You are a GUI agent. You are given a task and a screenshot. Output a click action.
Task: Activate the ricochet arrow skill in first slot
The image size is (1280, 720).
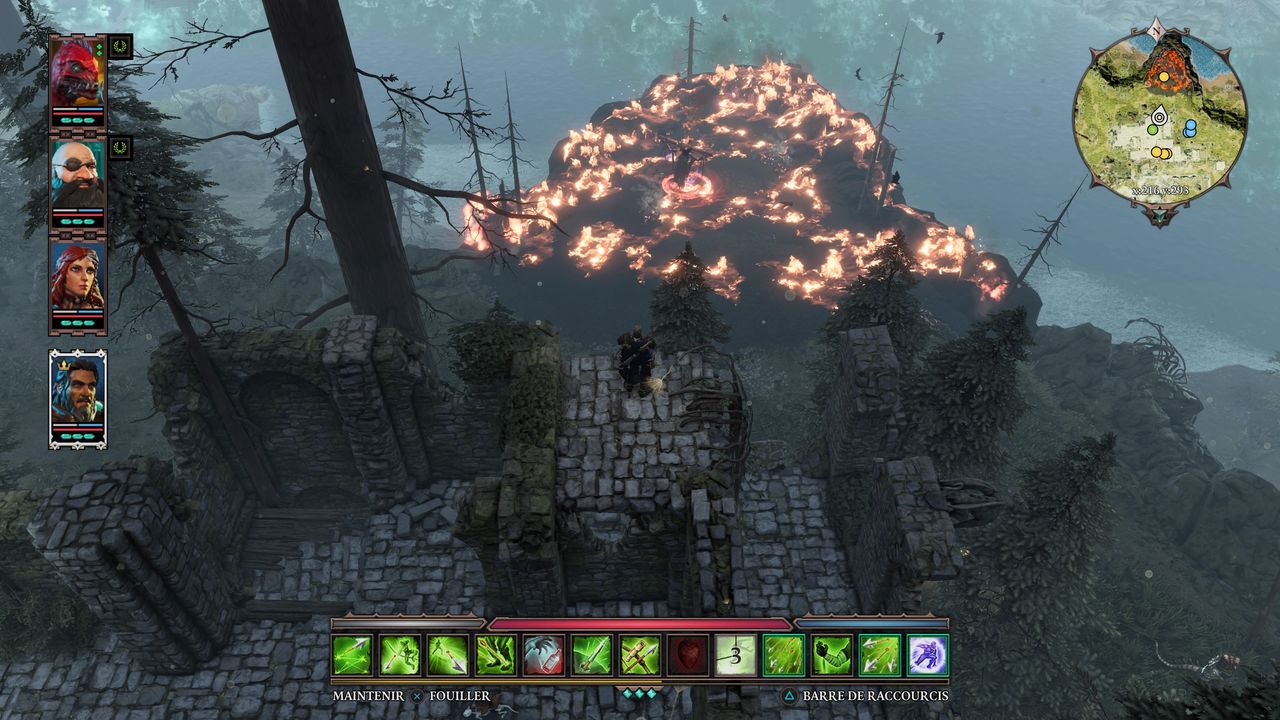[352, 655]
